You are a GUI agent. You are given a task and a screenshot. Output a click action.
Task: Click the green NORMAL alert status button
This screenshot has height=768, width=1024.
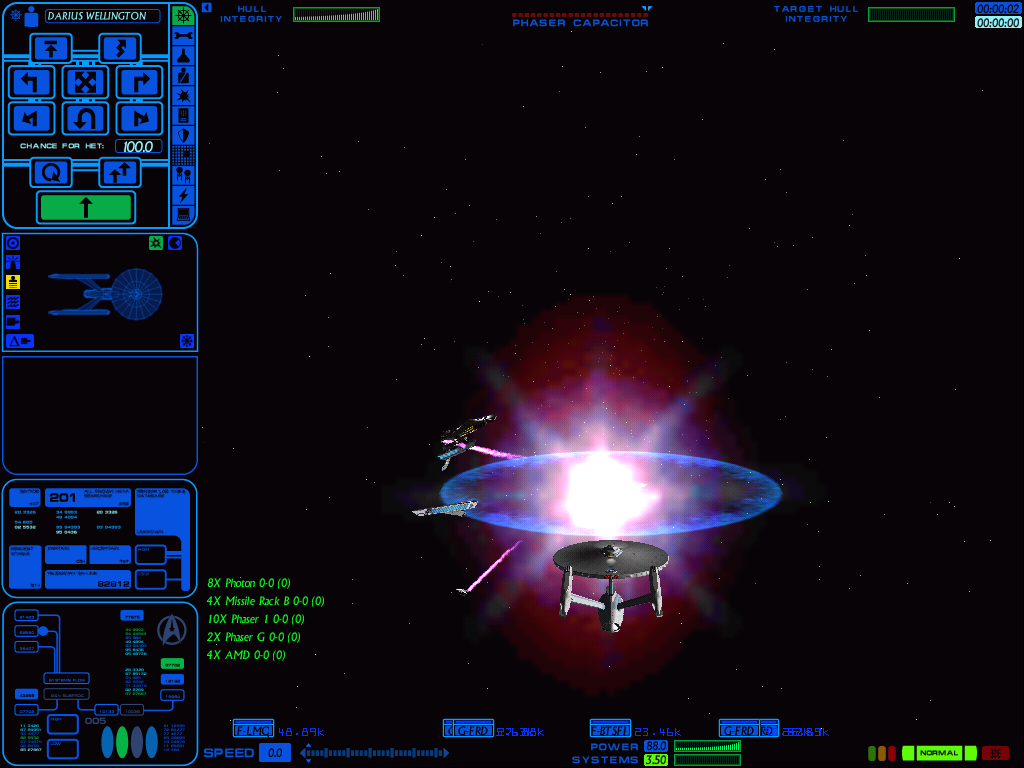click(x=939, y=753)
